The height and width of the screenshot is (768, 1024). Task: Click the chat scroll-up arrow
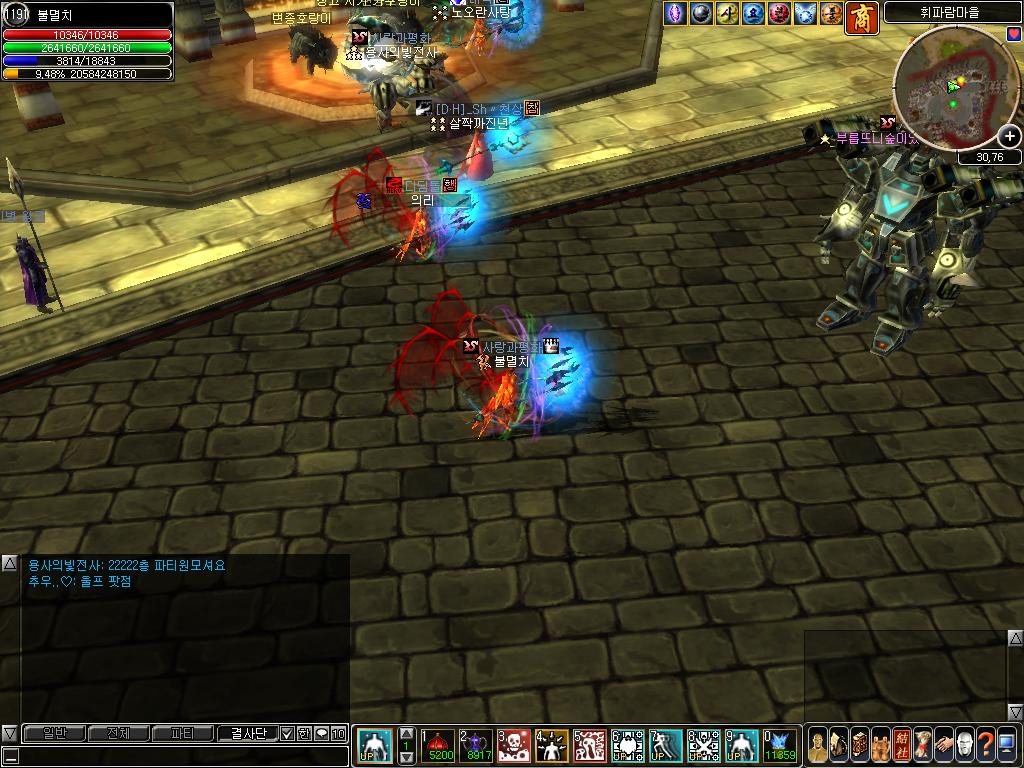coord(9,564)
